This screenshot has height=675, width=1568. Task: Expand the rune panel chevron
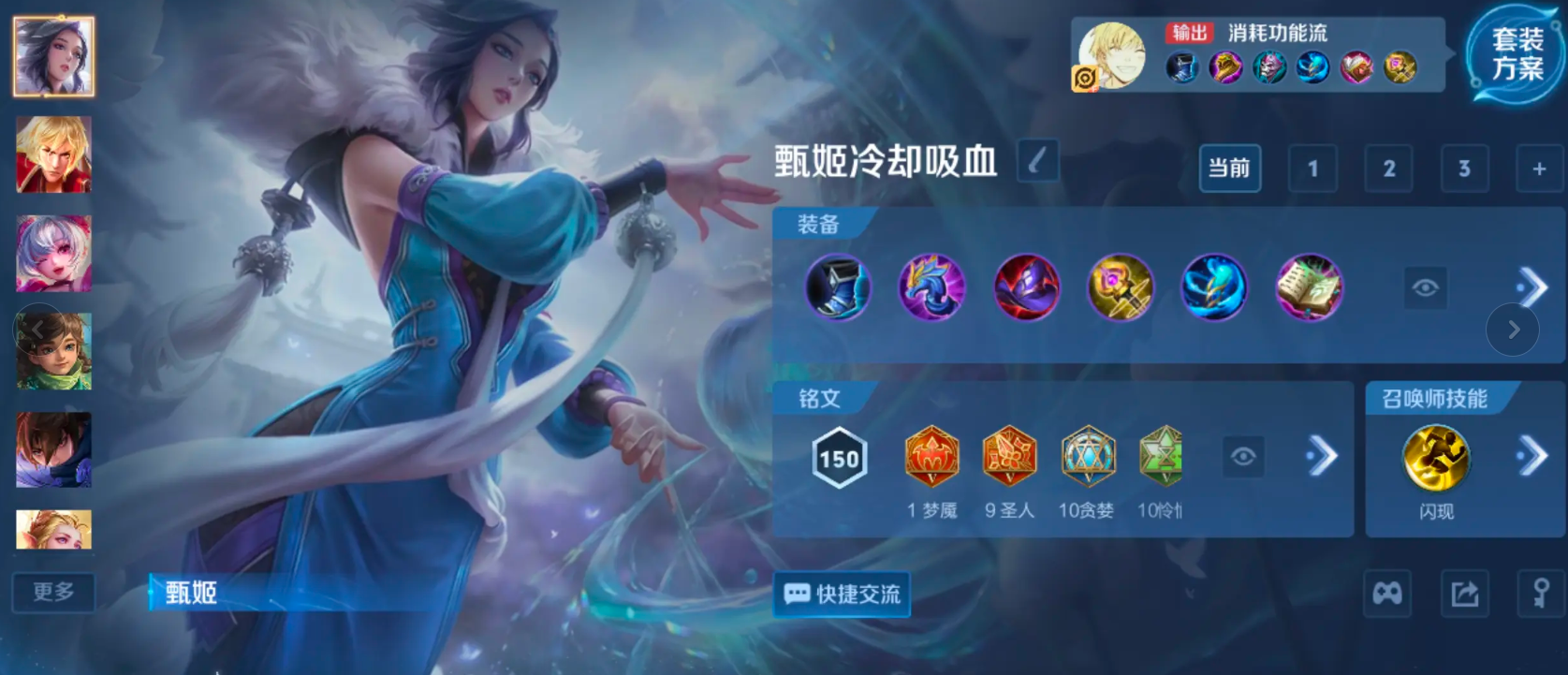[1322, 457]
